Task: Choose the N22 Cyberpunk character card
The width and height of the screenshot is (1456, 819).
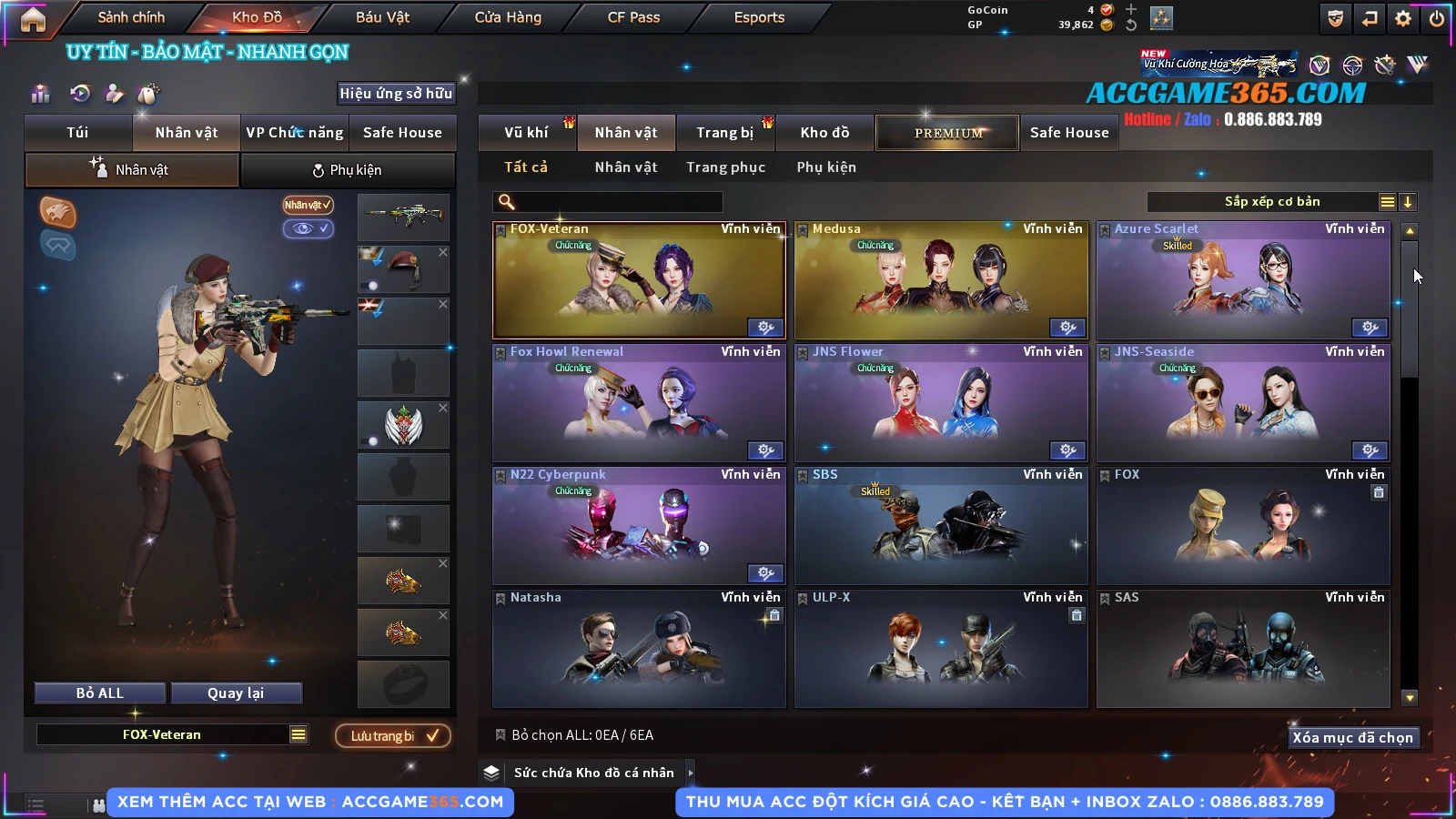Action: click(639, 526)
